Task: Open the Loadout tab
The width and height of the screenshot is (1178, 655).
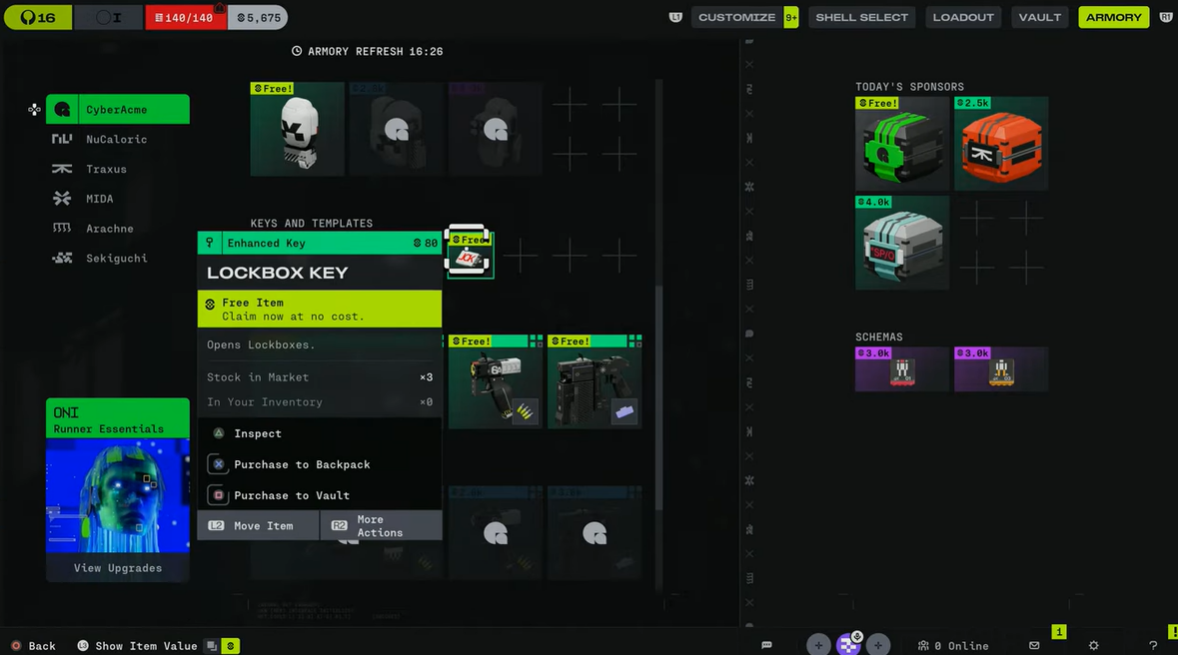Action: coord(963,17)
